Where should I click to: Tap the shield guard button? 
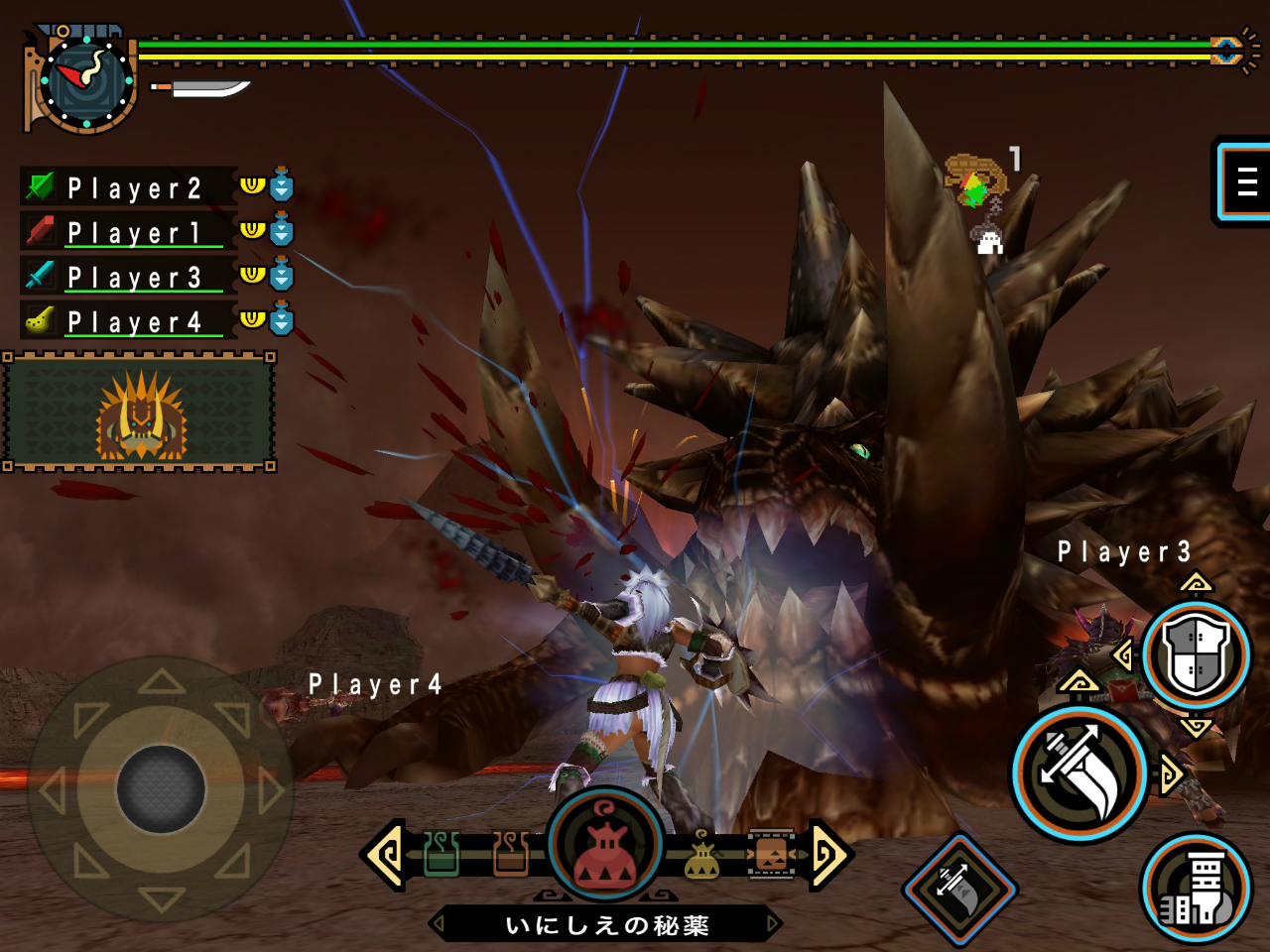click(x=1196, y=655)
